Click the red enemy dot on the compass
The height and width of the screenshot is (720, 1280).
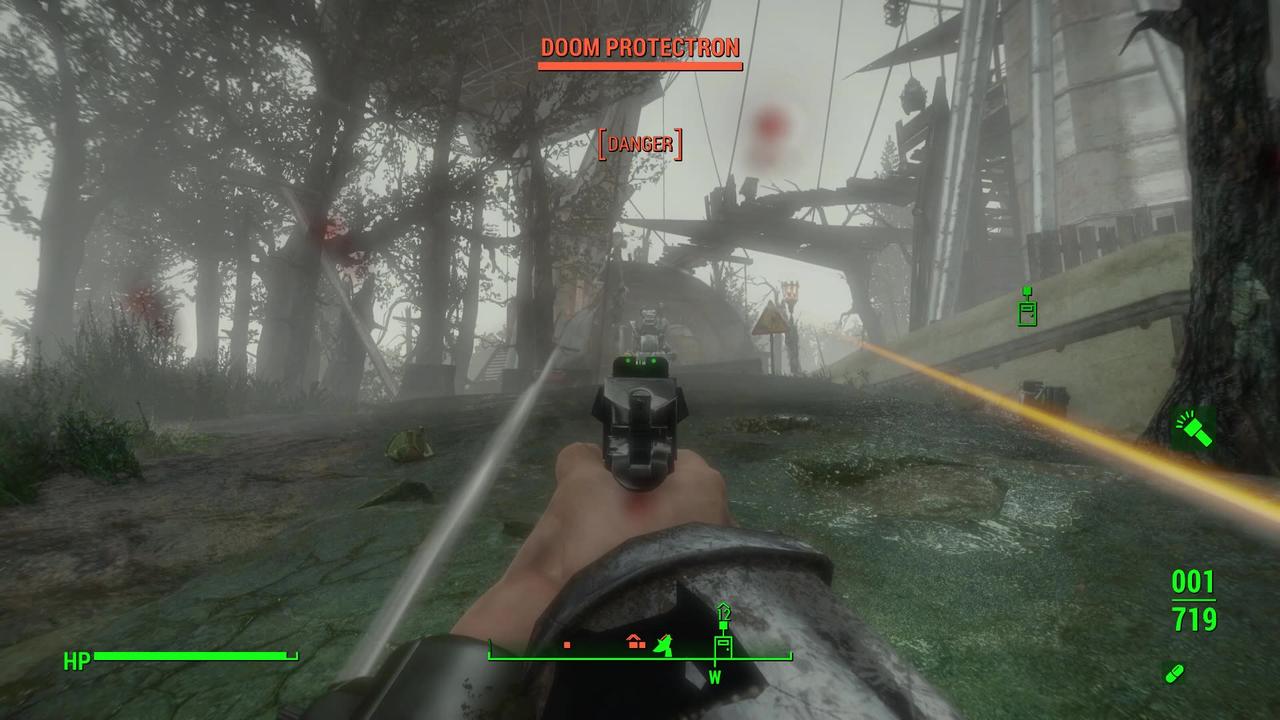click(x=567, y=646)
